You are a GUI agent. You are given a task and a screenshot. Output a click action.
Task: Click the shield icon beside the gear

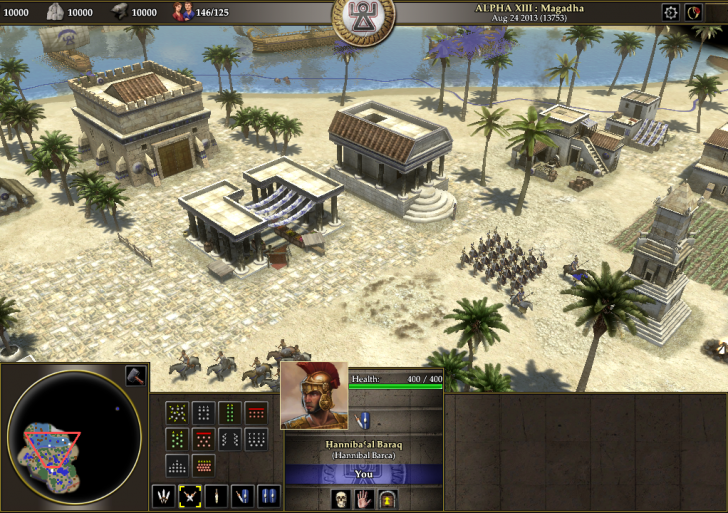click(x=695, y=12)
